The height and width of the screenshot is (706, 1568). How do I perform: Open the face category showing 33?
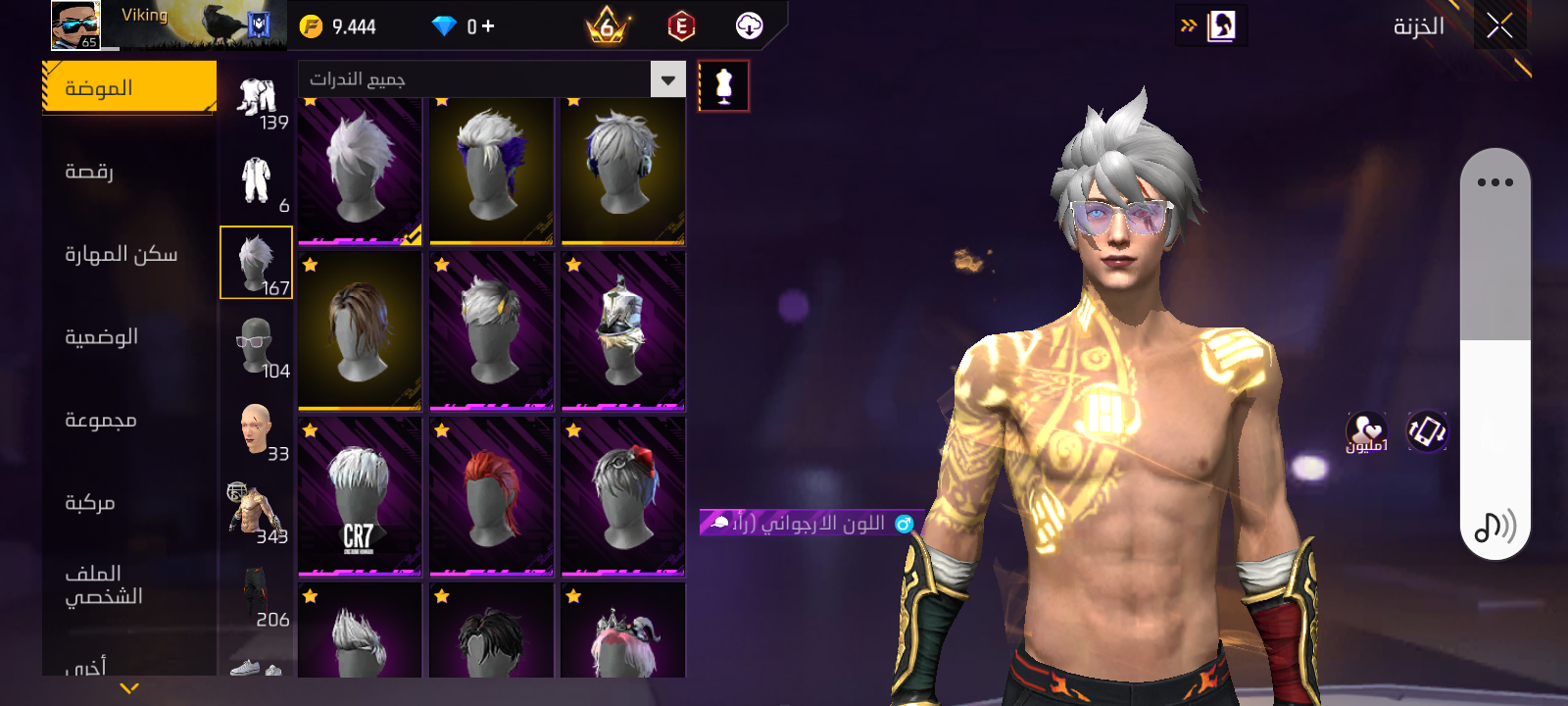click(257, 429)
